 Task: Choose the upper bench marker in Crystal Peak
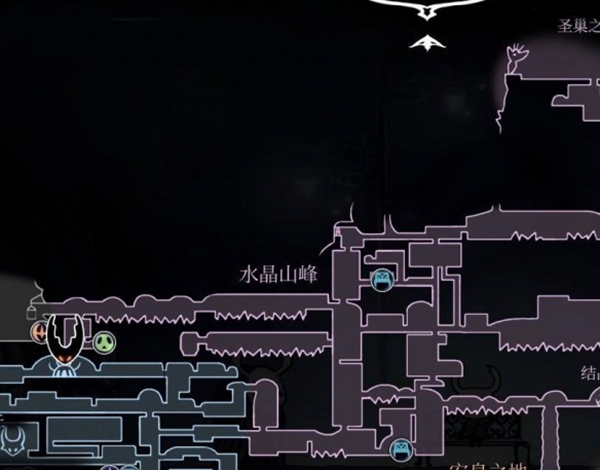pyautogui.click(x=381, y=280)
